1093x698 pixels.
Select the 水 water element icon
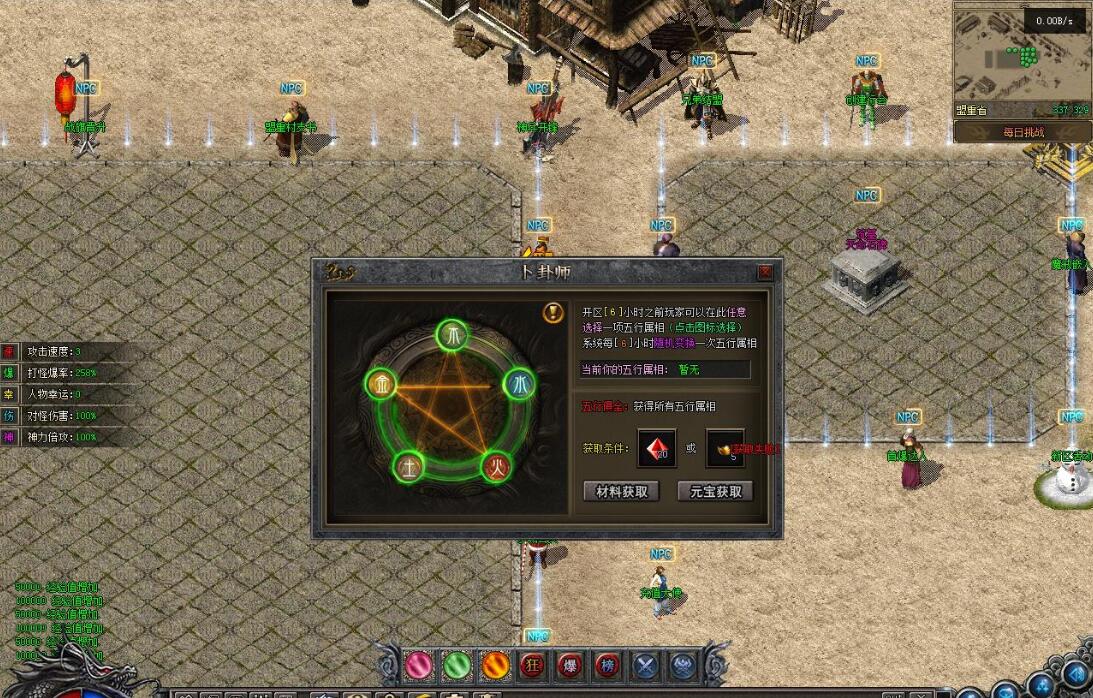click(519, 384)
